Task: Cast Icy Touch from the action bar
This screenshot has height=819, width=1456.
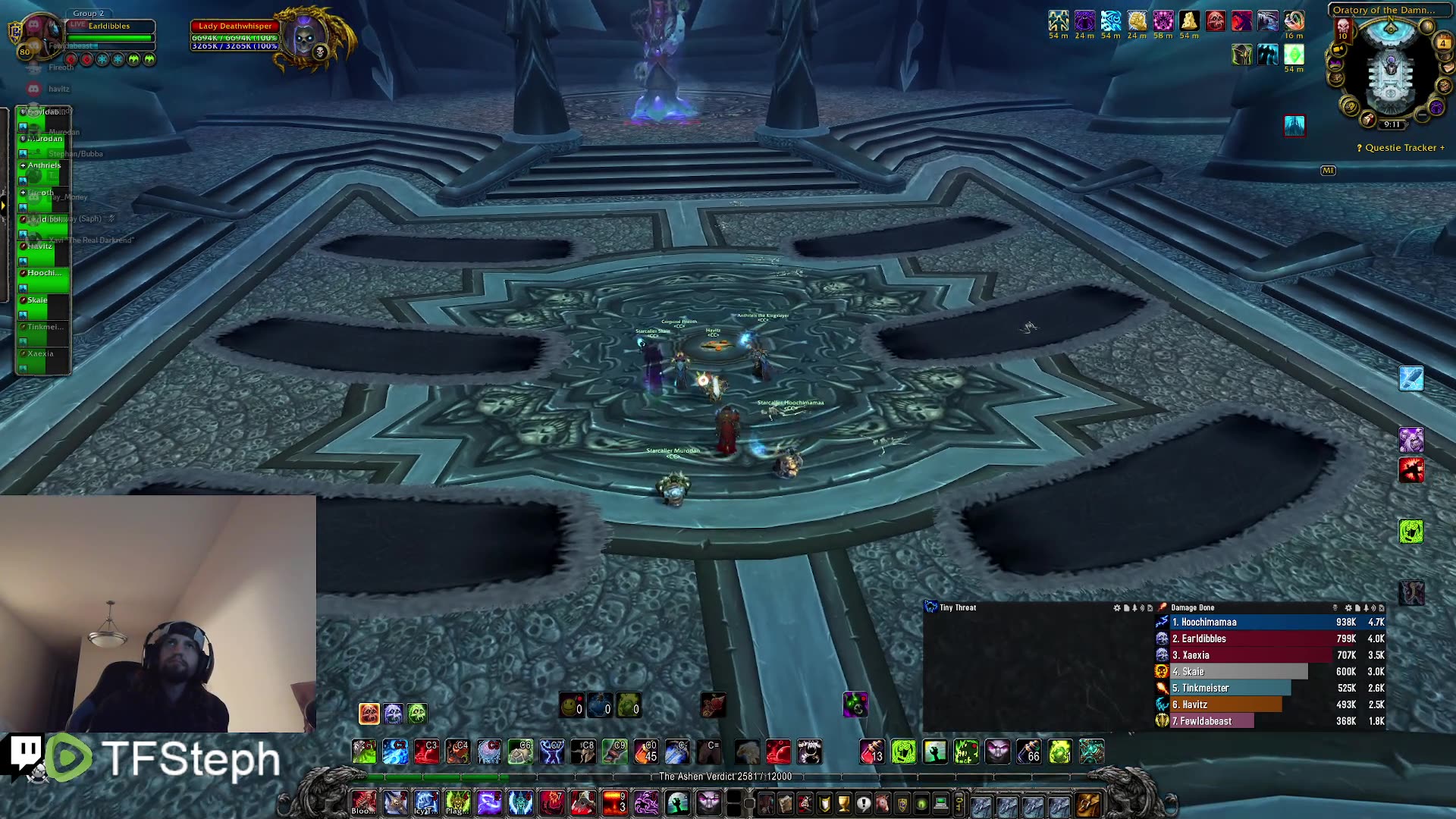Action: pos(425,803)
